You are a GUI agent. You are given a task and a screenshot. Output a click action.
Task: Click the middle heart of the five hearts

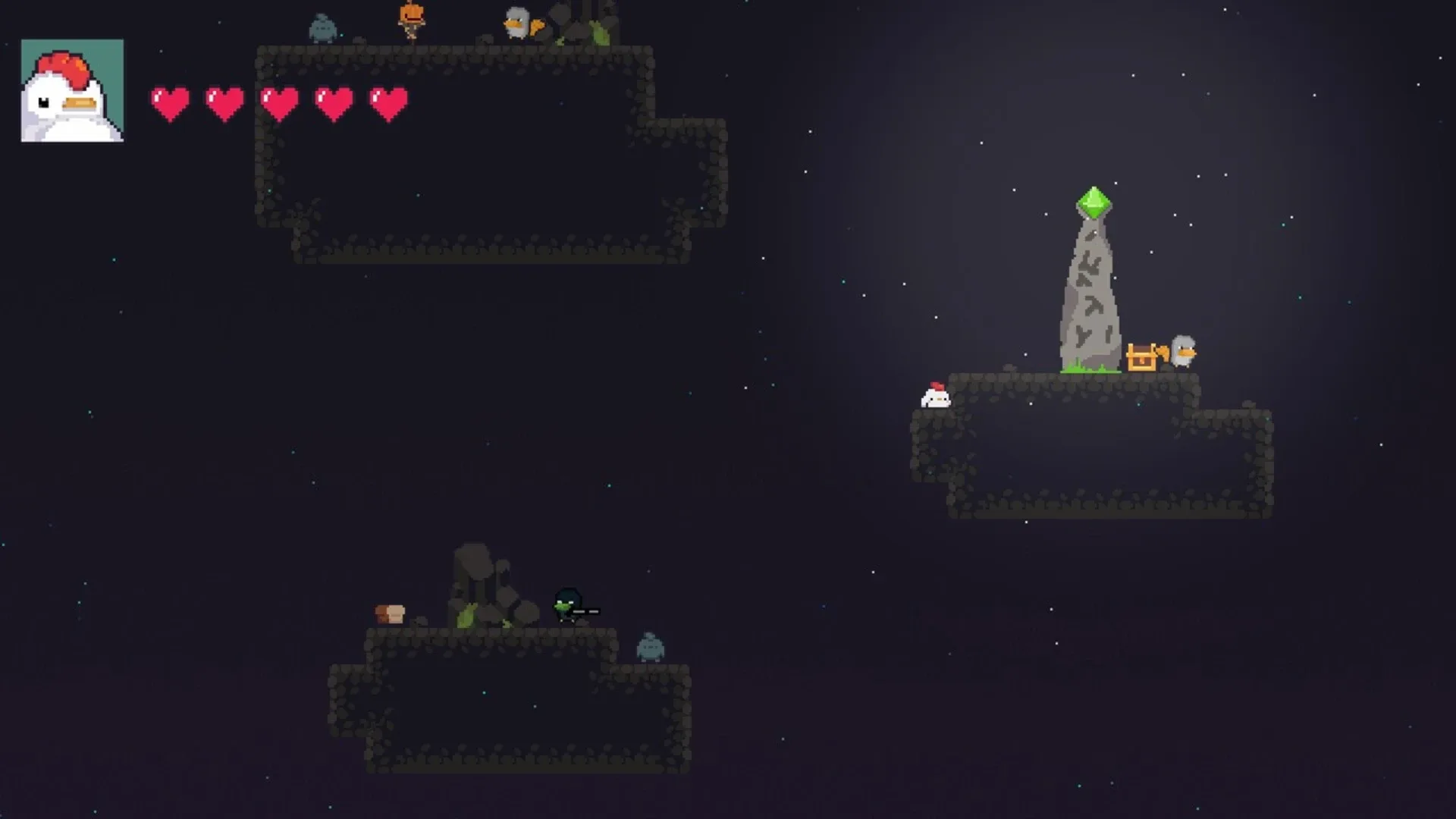click(x=278, y=102)
